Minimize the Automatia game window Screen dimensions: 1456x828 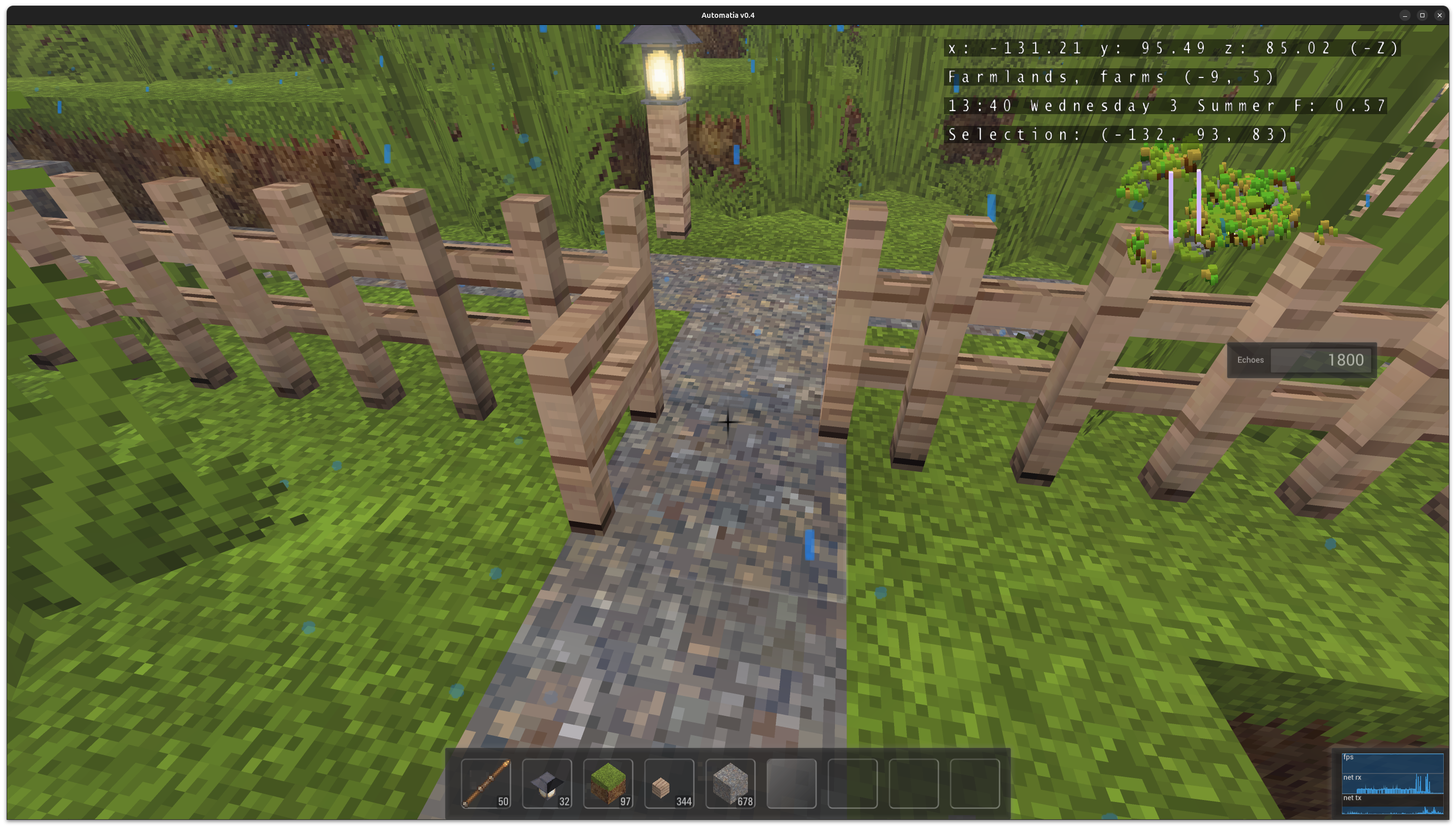pyautogui.click(x=1405, y=15)
